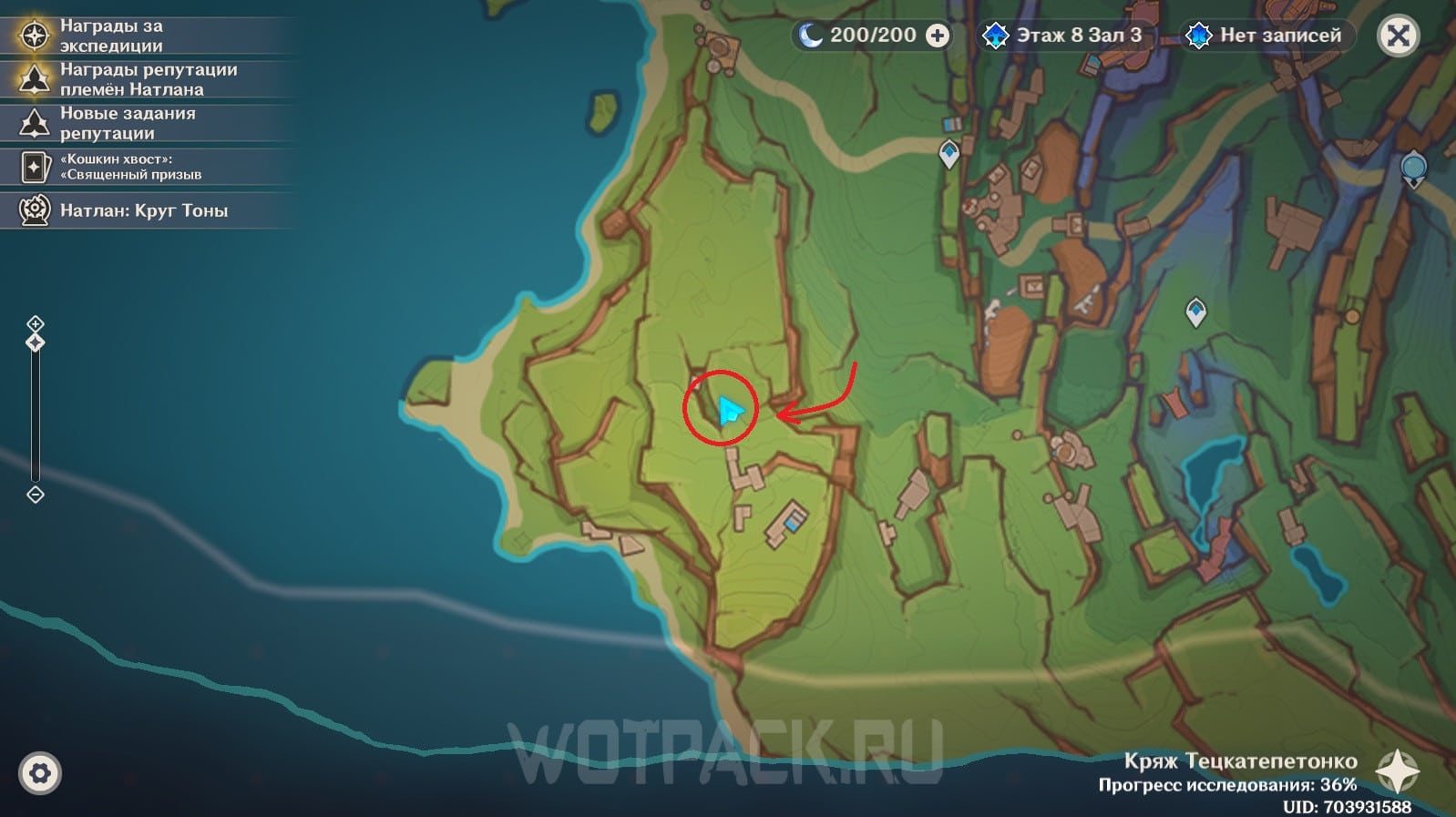The width and height of the screenshot is (1456, 817).
Task: Select the waypoint marker above the blue lake
Action: click(1195, 311)
